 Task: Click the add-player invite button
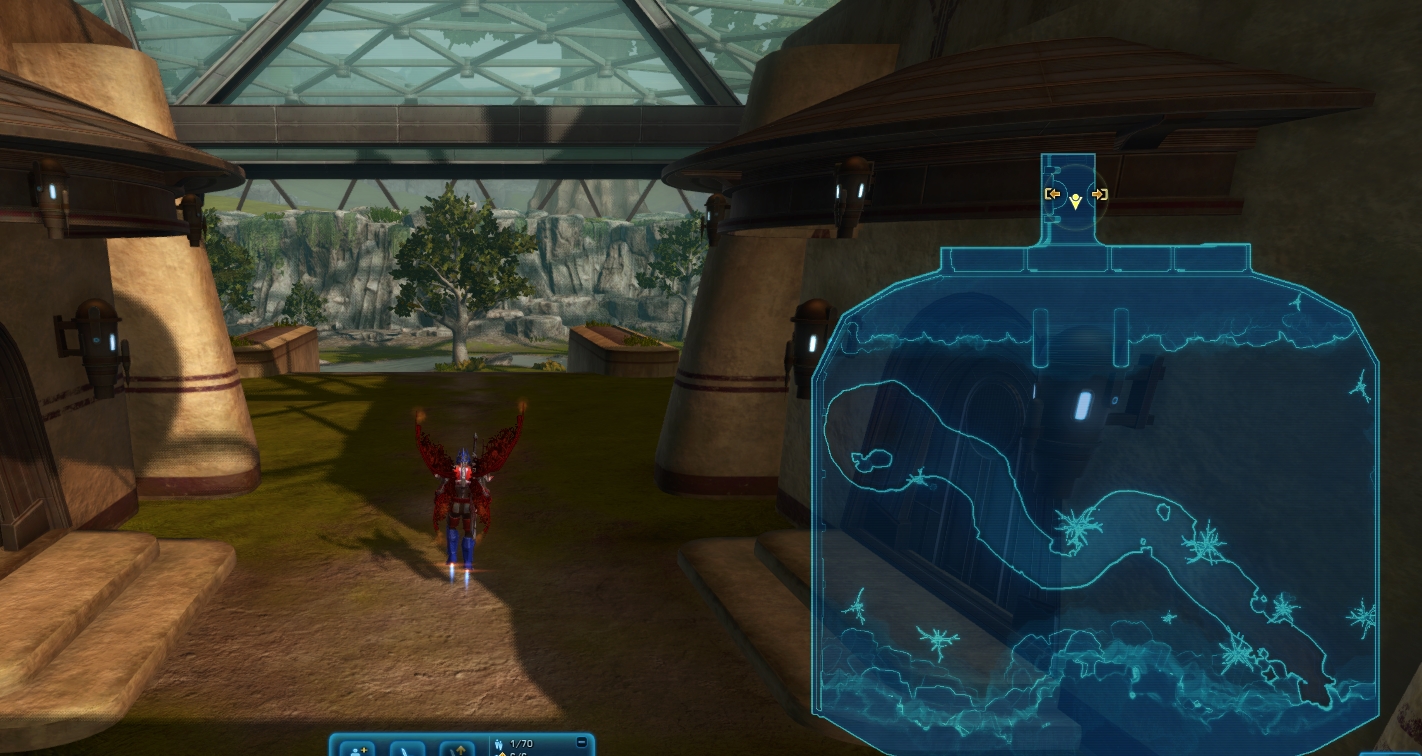pyautogui.click(x=357, y=749)
